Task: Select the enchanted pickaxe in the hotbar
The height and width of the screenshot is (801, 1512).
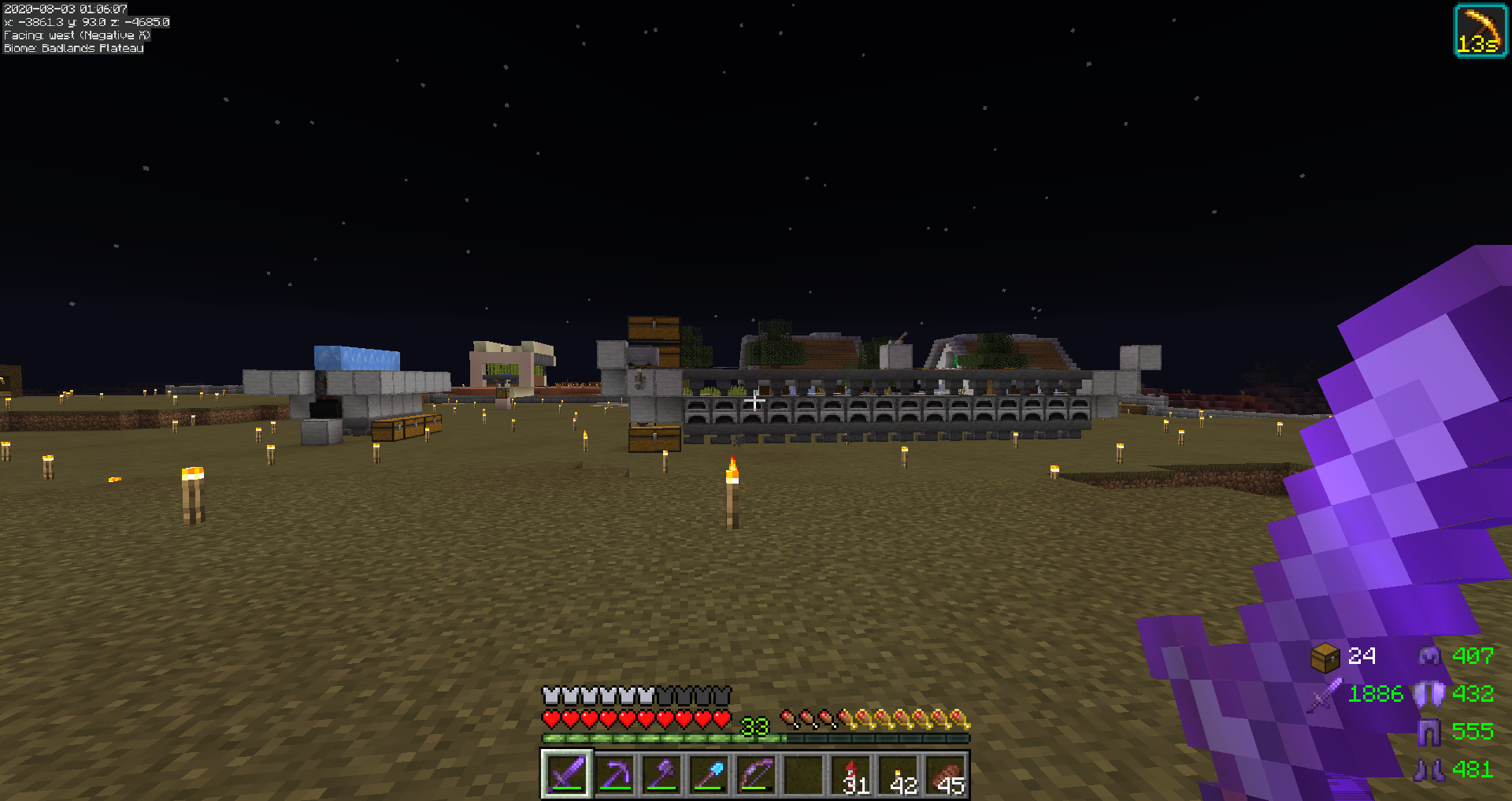Action: pos(614,774)
